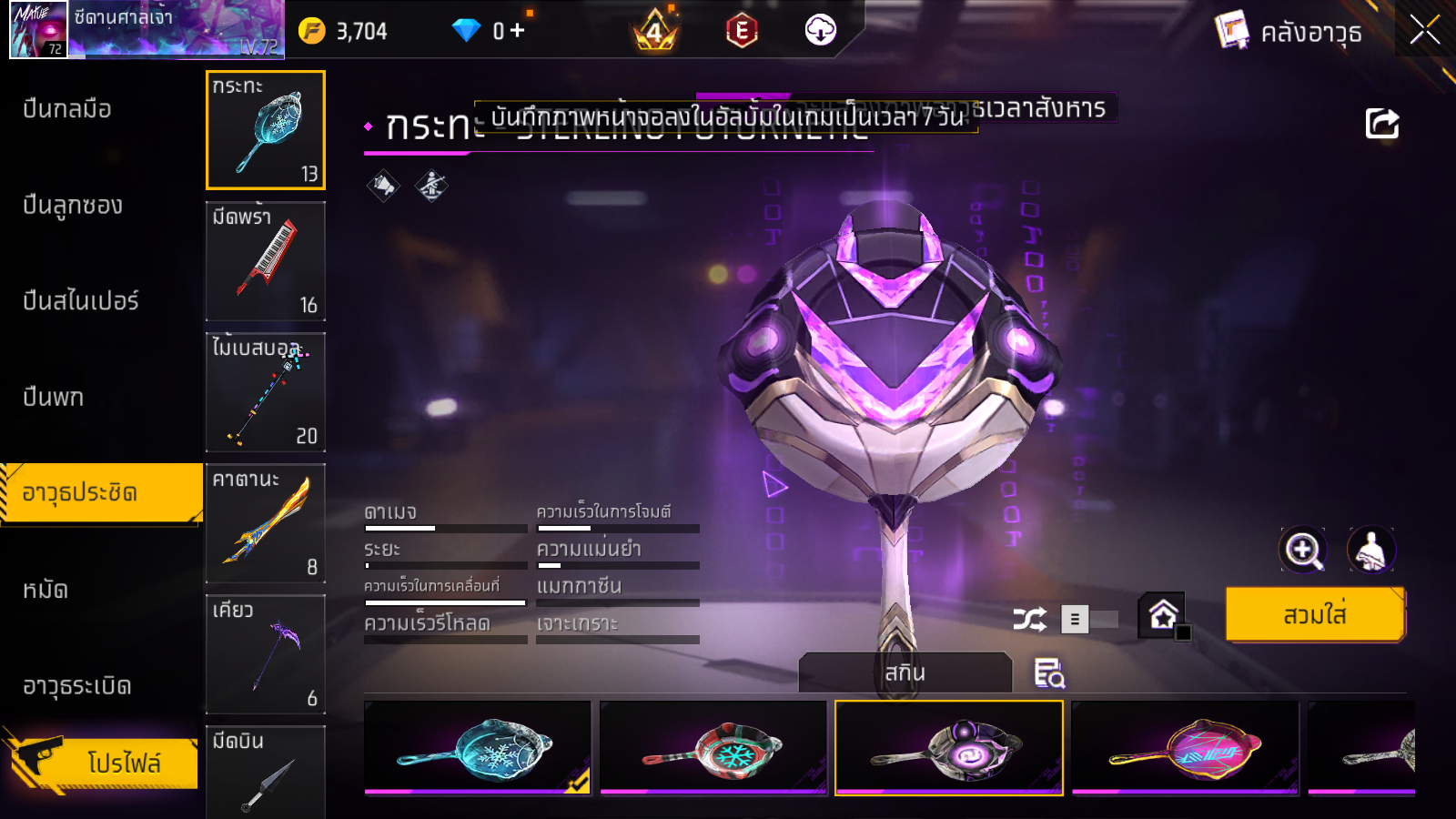Show the อาวุธระเบิด category
The height and width of the screenshot is (819, 1456).
(x=77, y=686)
